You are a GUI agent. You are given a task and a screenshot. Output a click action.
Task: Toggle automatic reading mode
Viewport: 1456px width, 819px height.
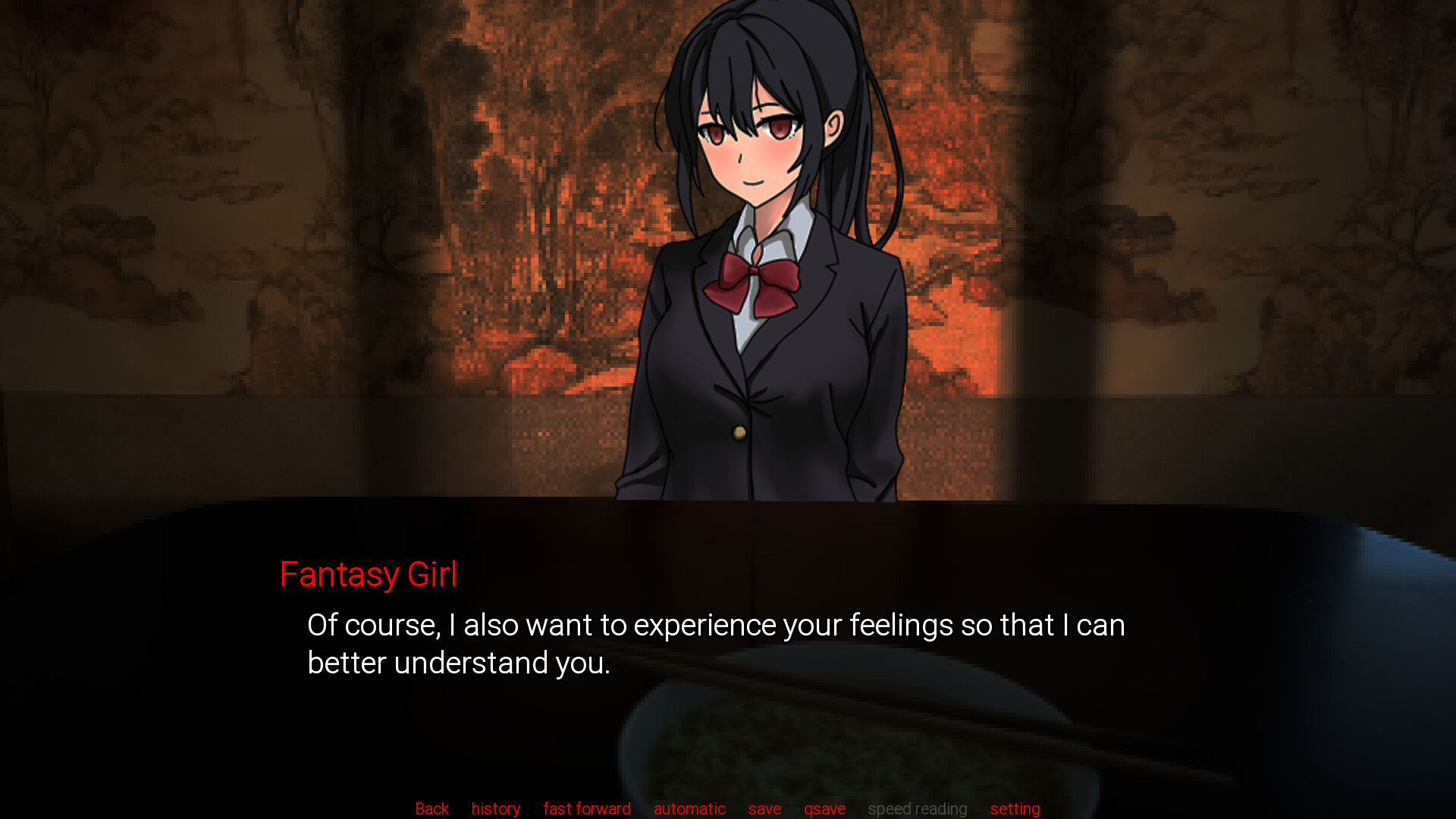coord(689,808)
